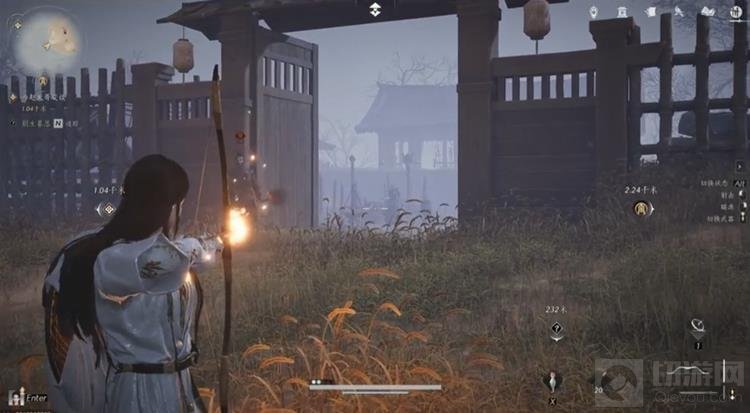The height and width of the screenshot is (413, 750).
Task: Click the chevron indicator at top center
Action: tap(375, 9)
